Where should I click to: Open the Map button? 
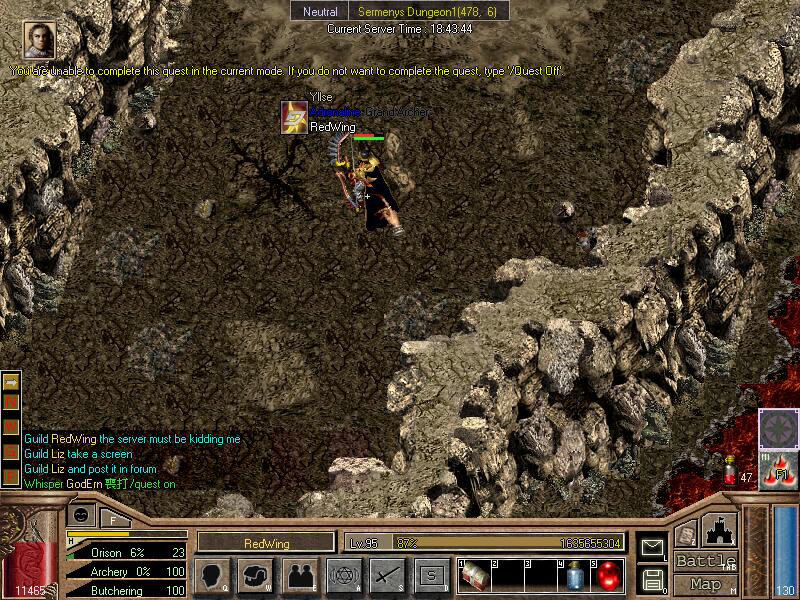[705, 584]
